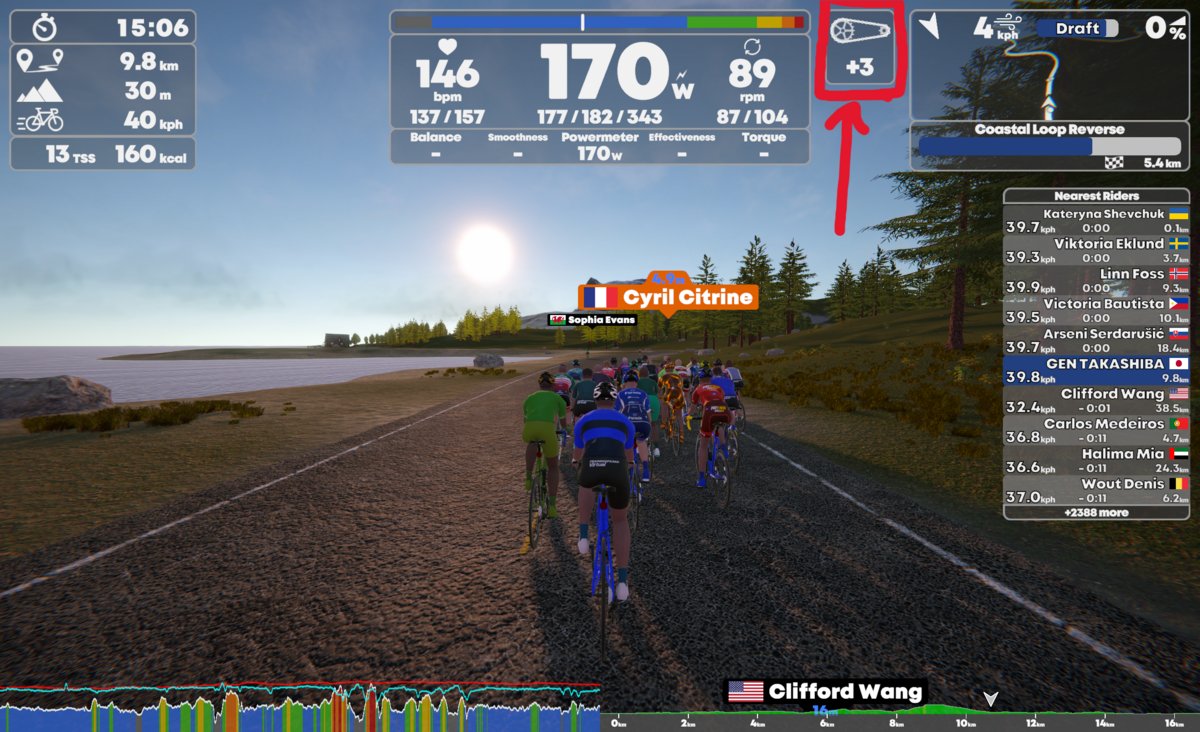Click the Linn Foss rider entry
1200x732 pixels.
click(1096, 281)
